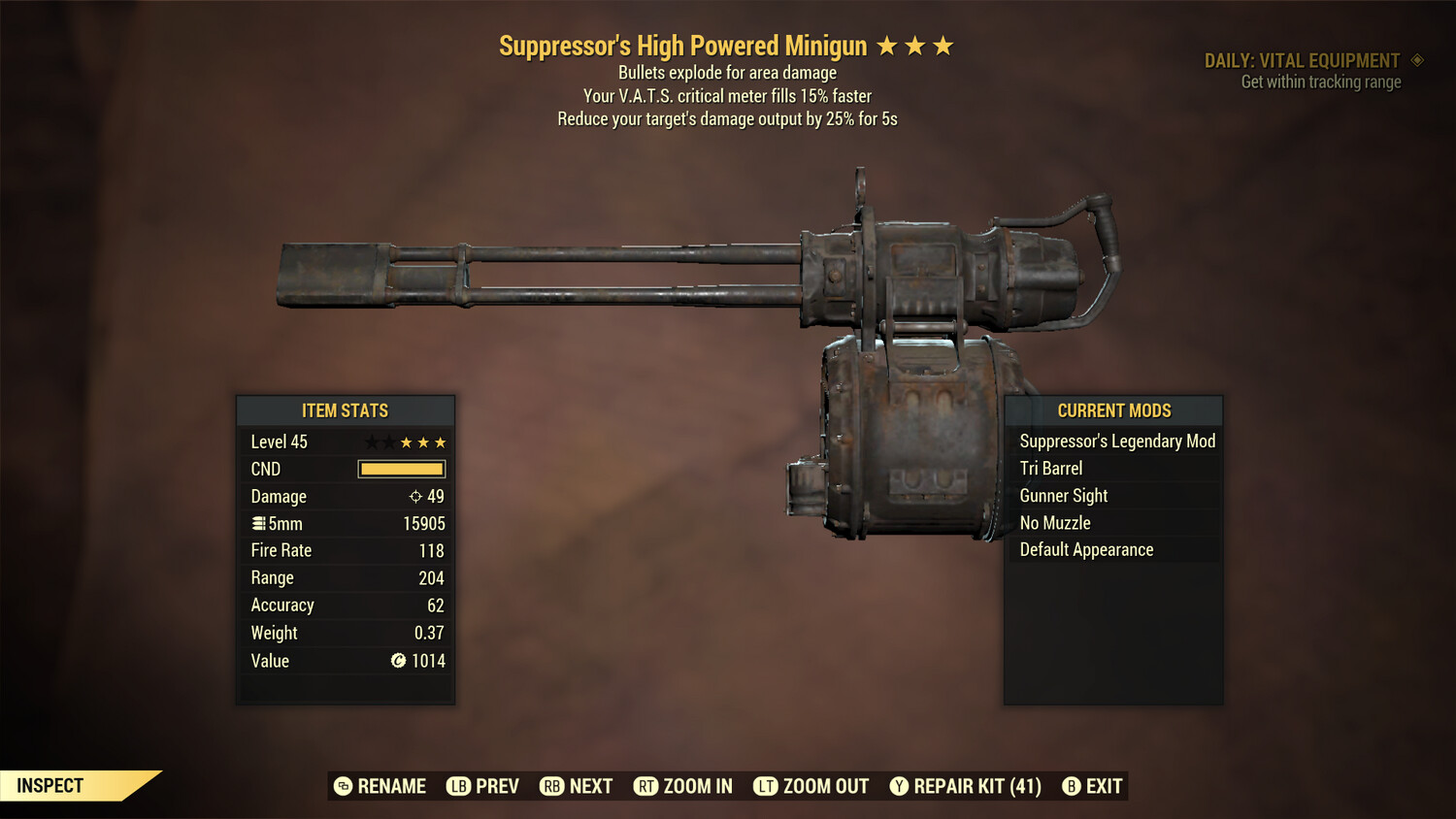This screenshot has width=1456, height=819.
Task: Expand the Tri Barrel mod entry
Action: click(1050, 468)
